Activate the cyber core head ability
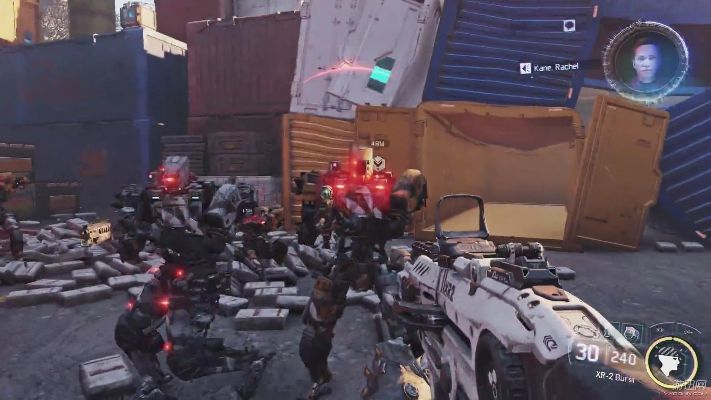Screen dimensions: 711x400 (670, 362)
